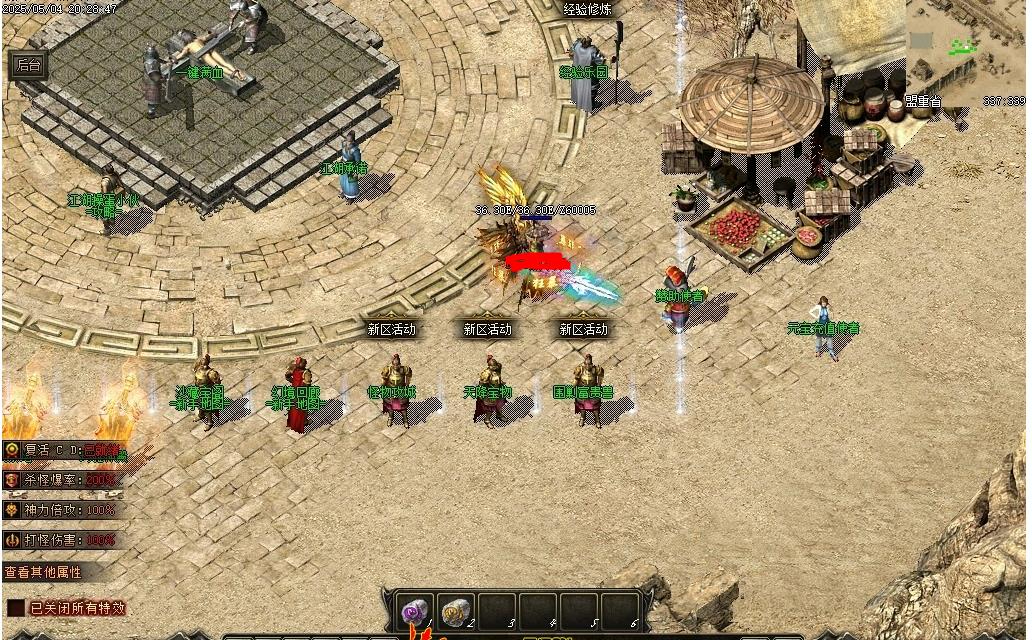Open the minimap of 盟重省
This screenshot has width=1032, height=640.
(966, 50)
